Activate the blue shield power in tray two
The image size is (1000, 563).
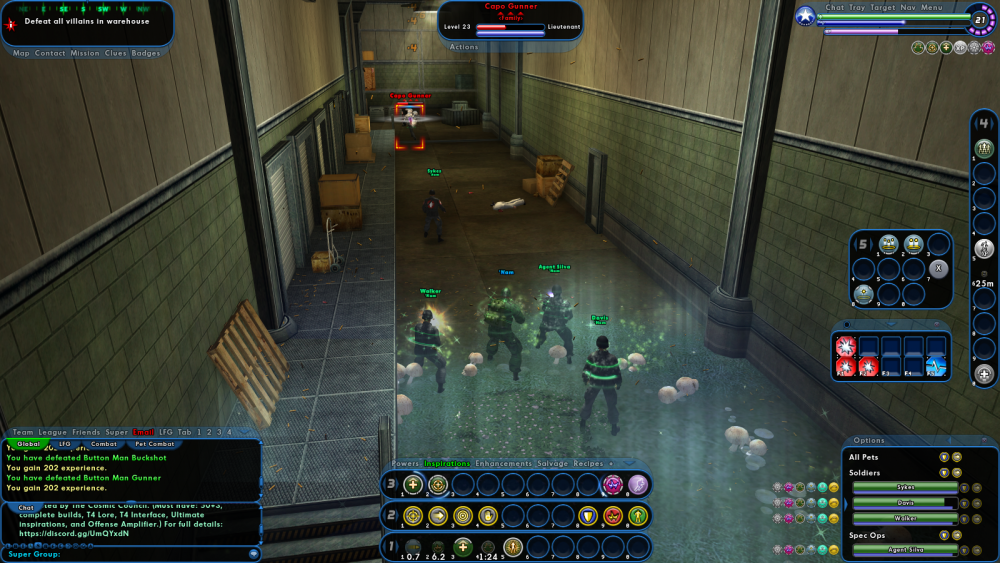point(587,516)
